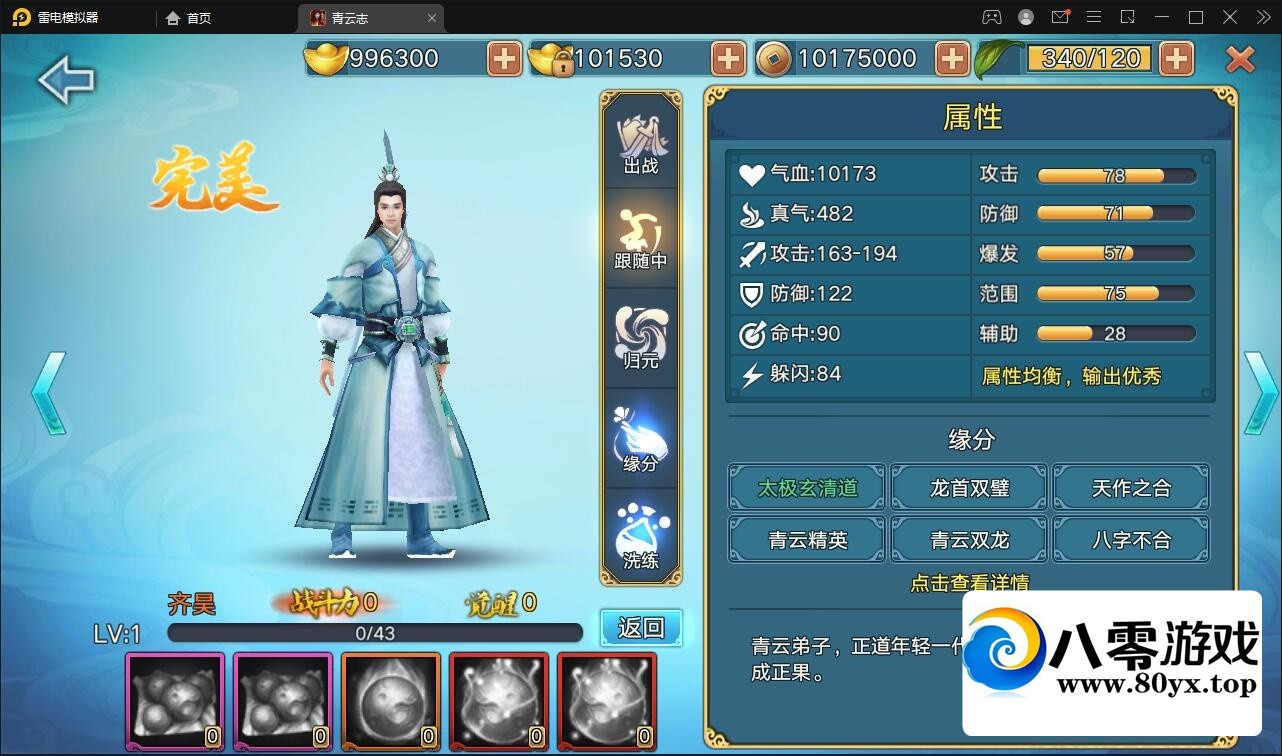View the 龙首双璧 bond
Screen dimensions: 1282x756
click(969, 488)
